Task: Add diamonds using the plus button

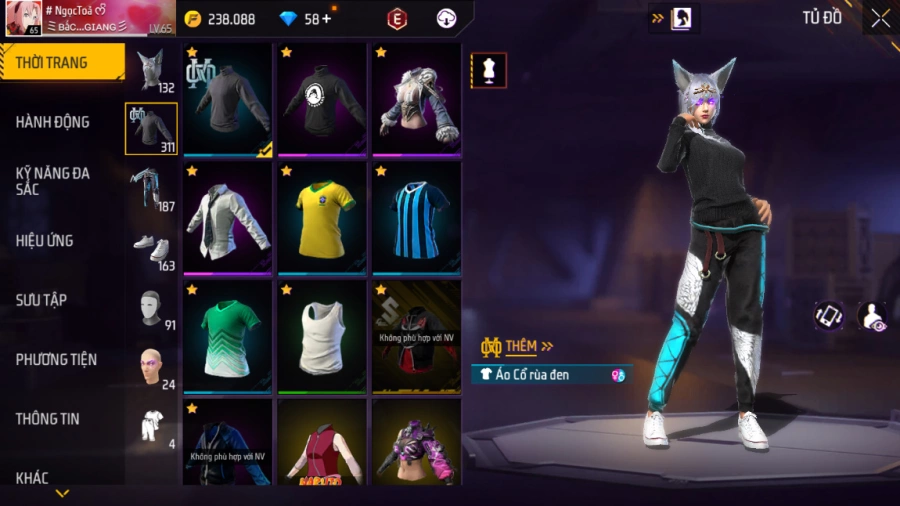Action: tap(326, 19)
